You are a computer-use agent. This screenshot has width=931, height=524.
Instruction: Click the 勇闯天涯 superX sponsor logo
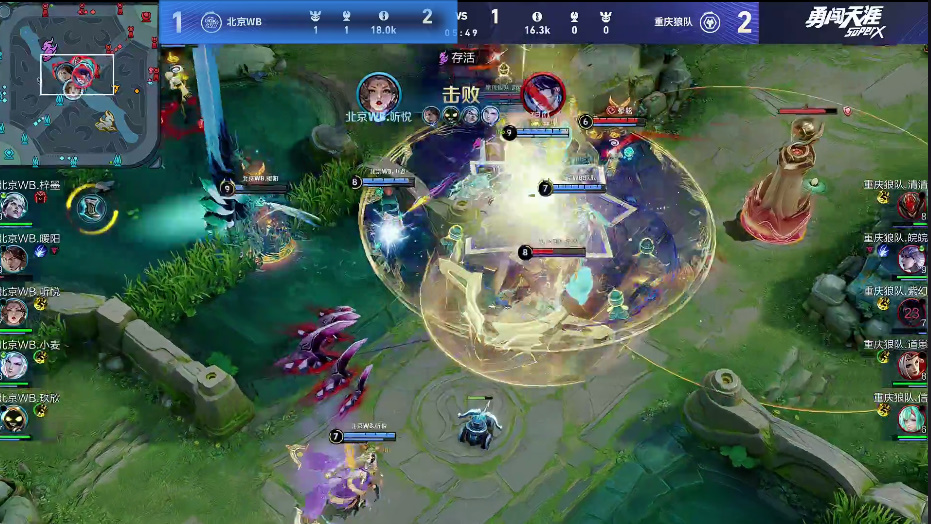[844, 22]
